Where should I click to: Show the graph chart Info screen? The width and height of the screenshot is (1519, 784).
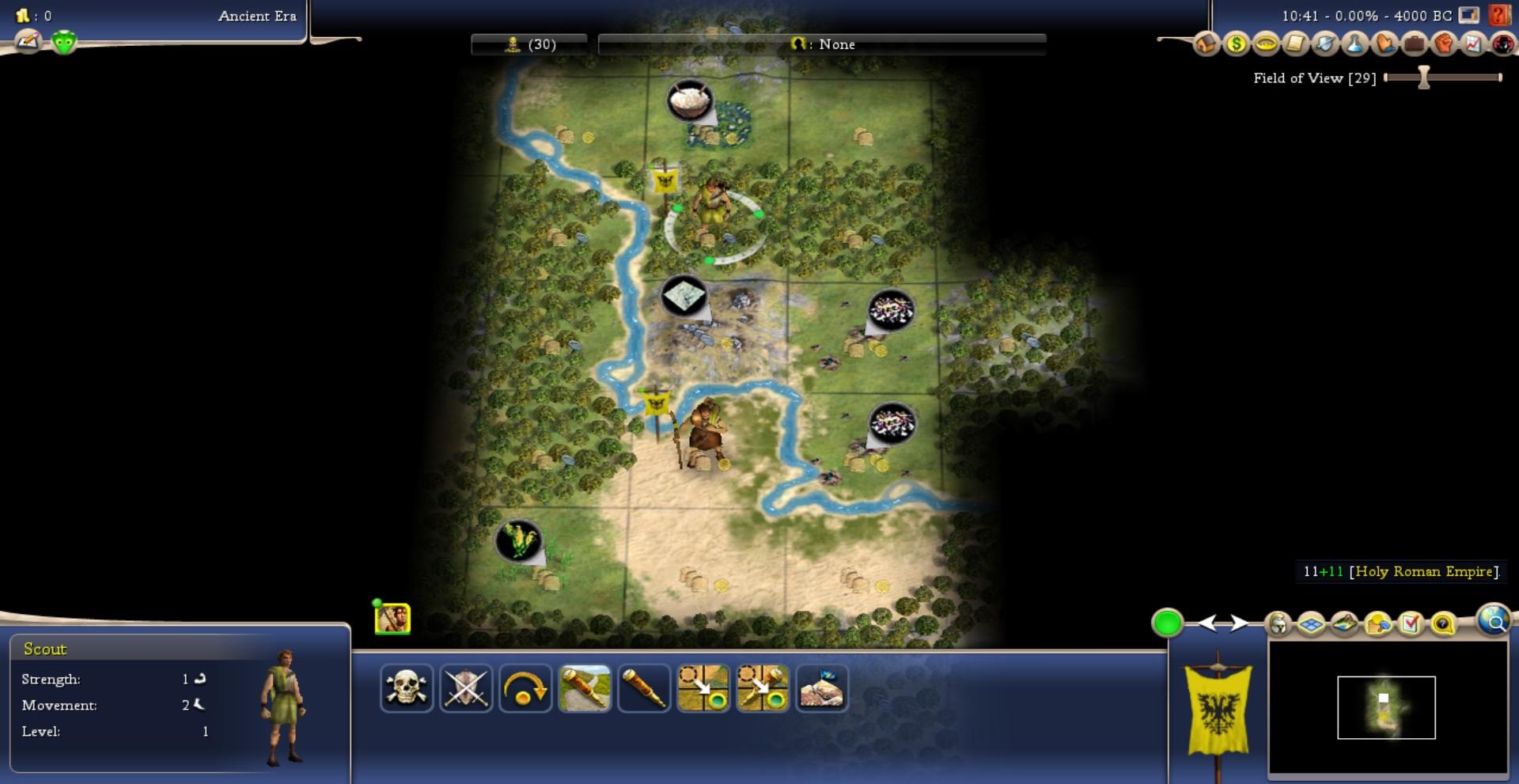click(x=1473, y=44)
